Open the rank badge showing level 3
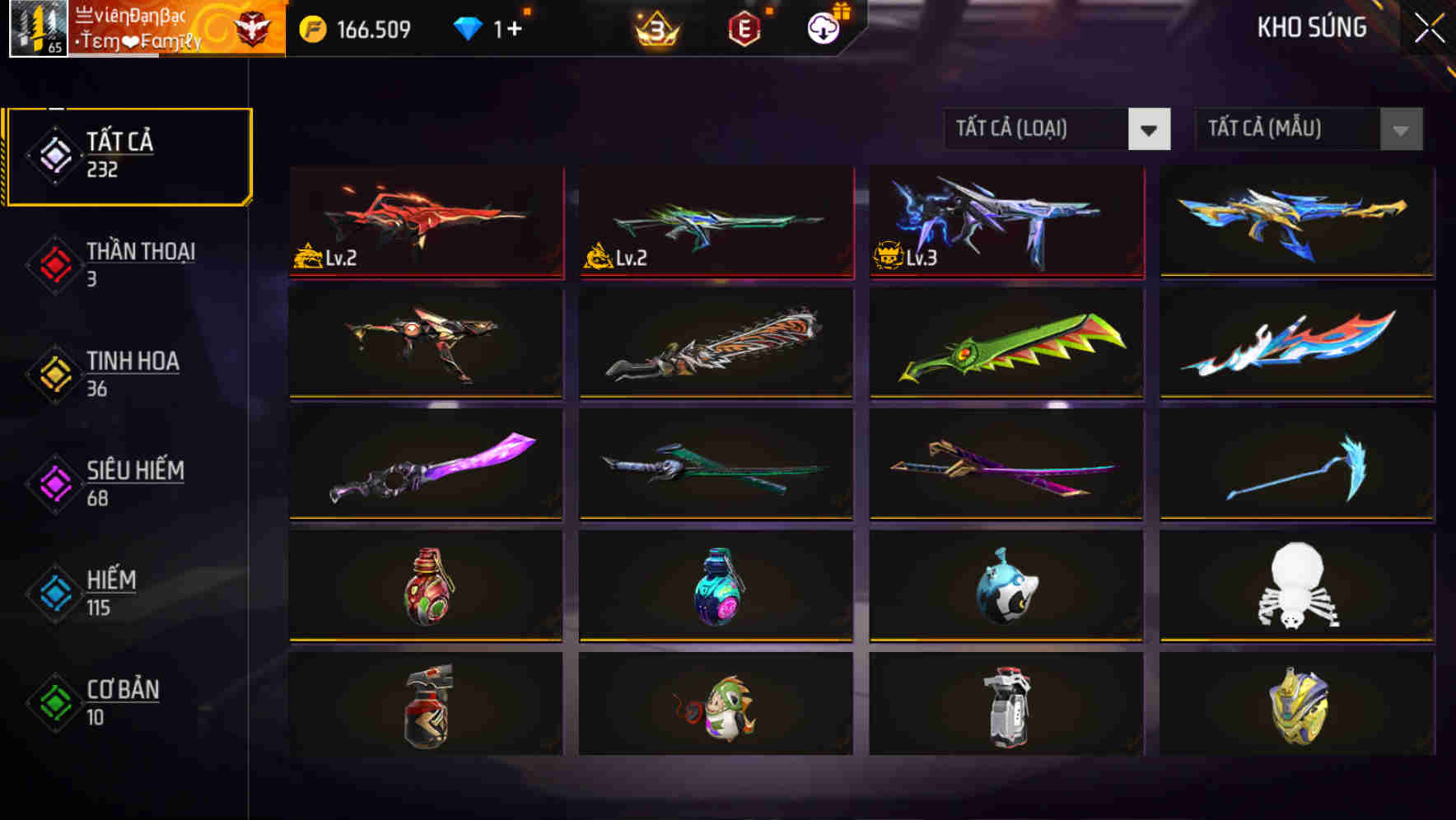This screenshot has width=1456, height=820. tap(653, 27)
